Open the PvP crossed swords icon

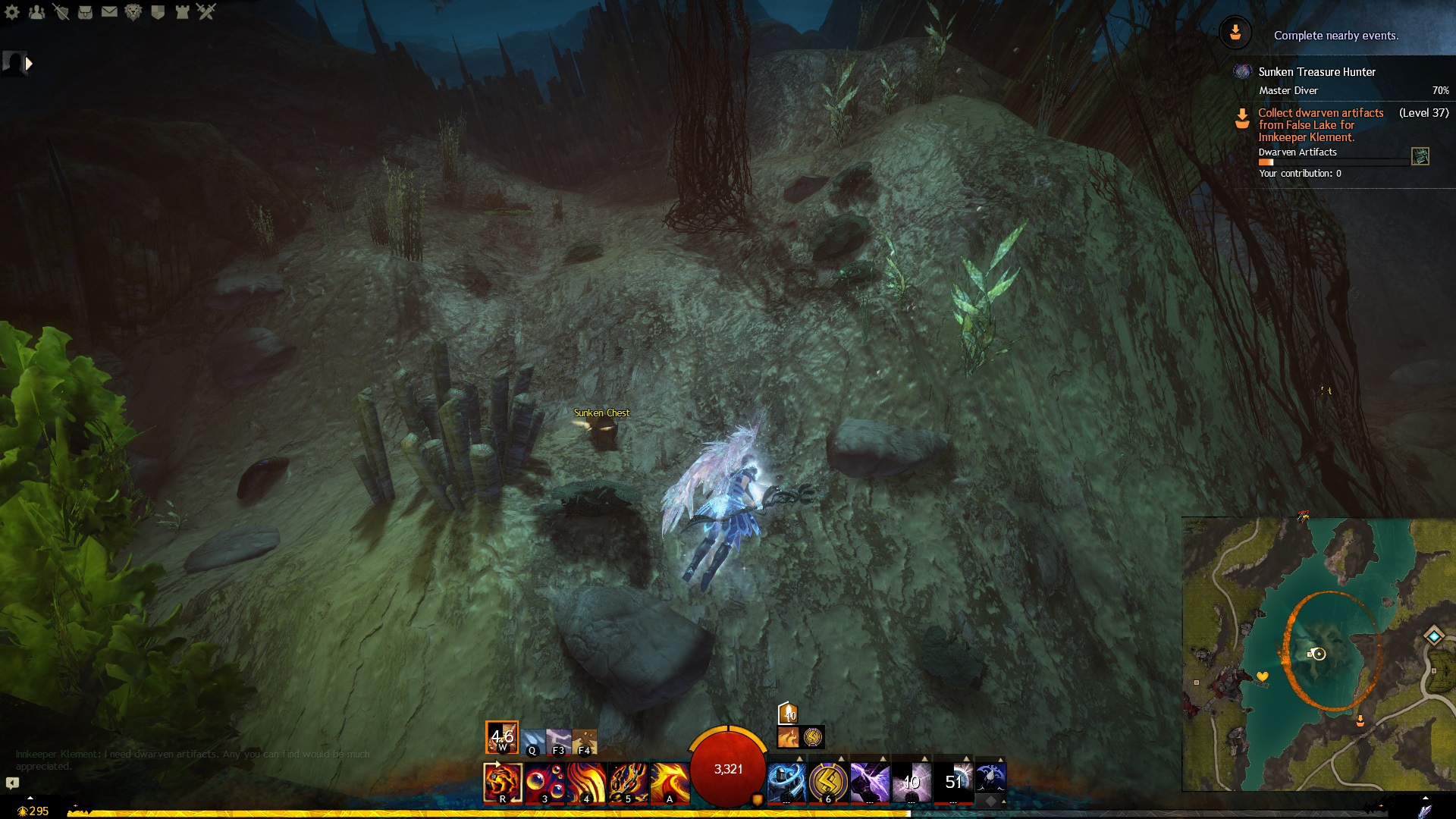coord(206,12)
